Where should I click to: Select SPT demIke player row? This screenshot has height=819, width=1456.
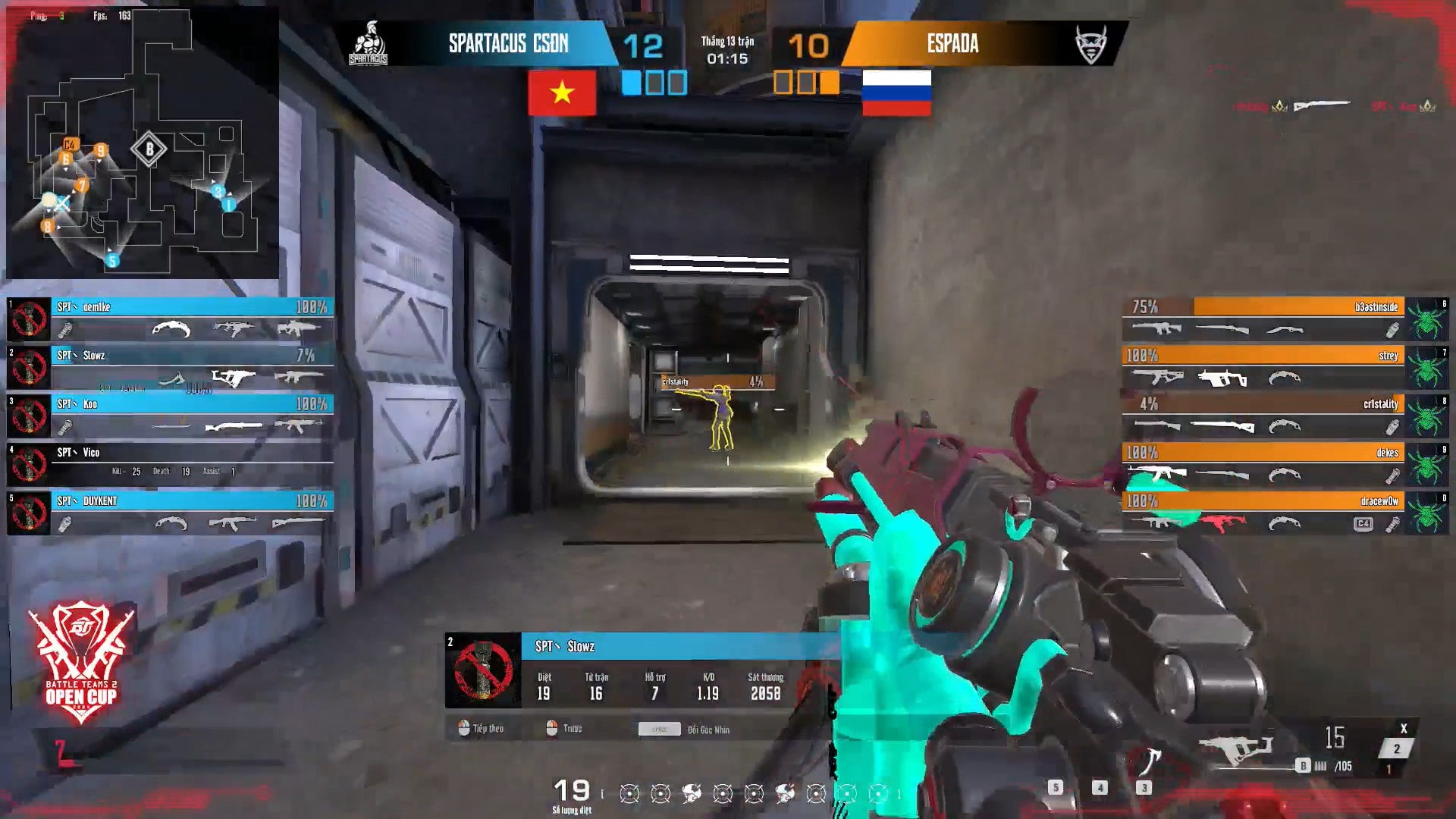(x=171, y=318)
